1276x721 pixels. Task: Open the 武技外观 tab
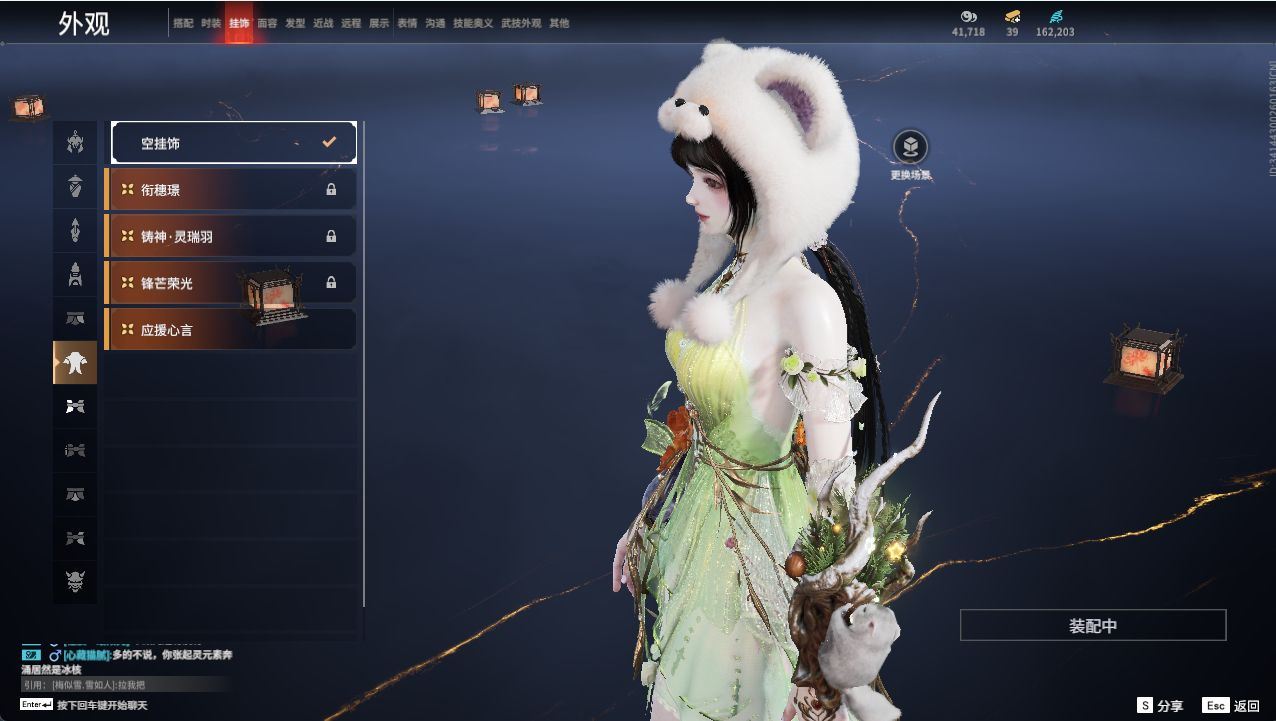point(520,23)
